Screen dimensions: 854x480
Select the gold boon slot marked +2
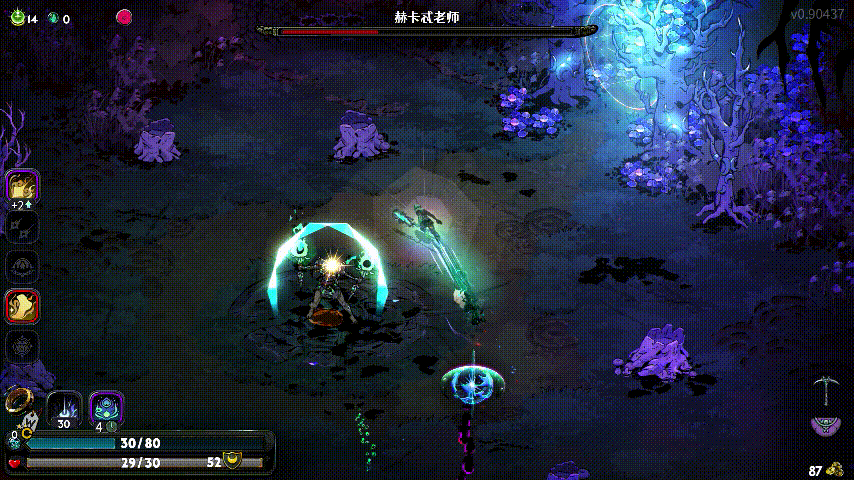click(x=22, y=186)
